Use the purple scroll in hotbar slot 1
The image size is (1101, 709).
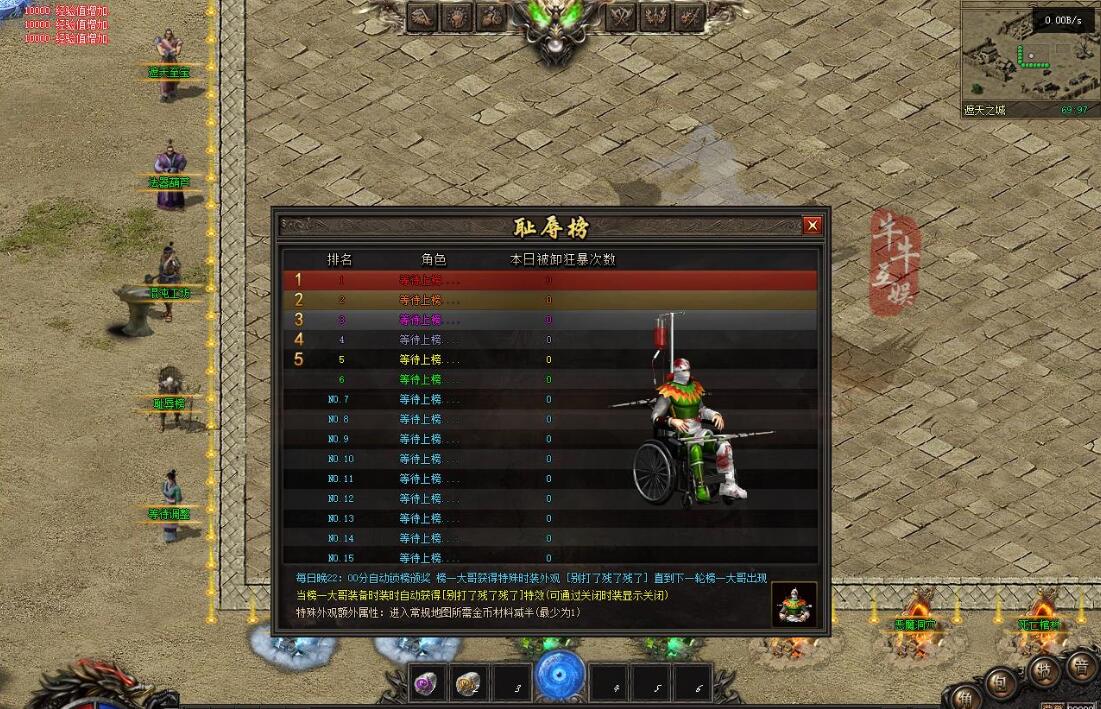coord(427,683)
